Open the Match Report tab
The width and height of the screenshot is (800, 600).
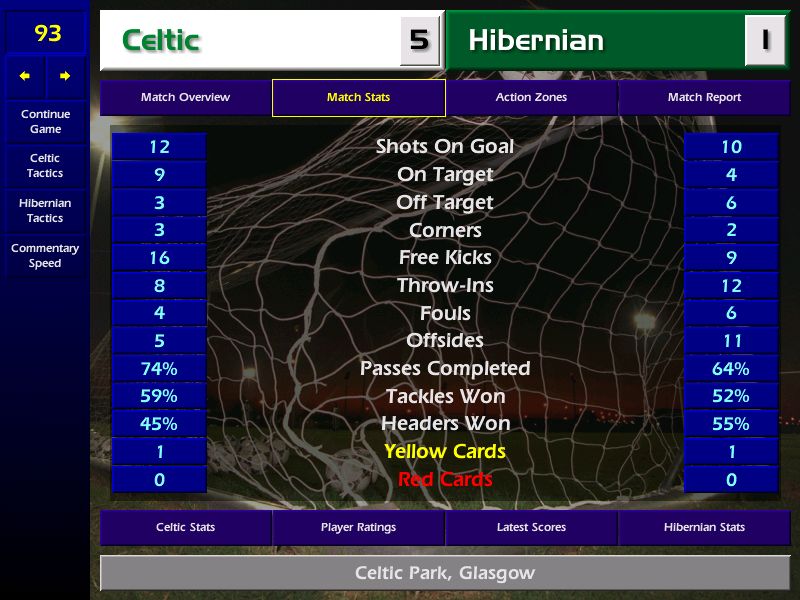click(x=704, y=98)
